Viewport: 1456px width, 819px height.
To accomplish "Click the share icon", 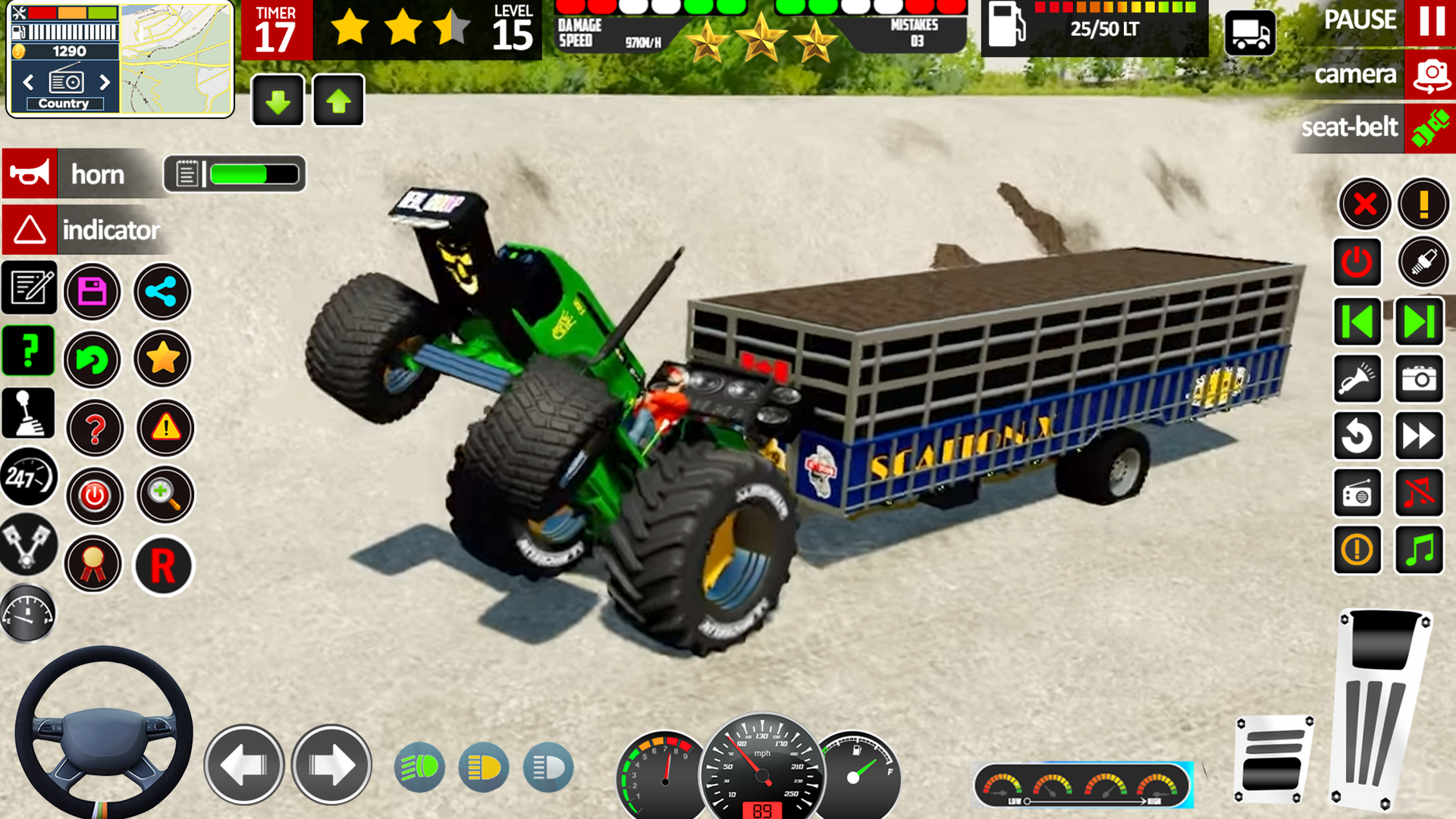I will coord(162,291).
